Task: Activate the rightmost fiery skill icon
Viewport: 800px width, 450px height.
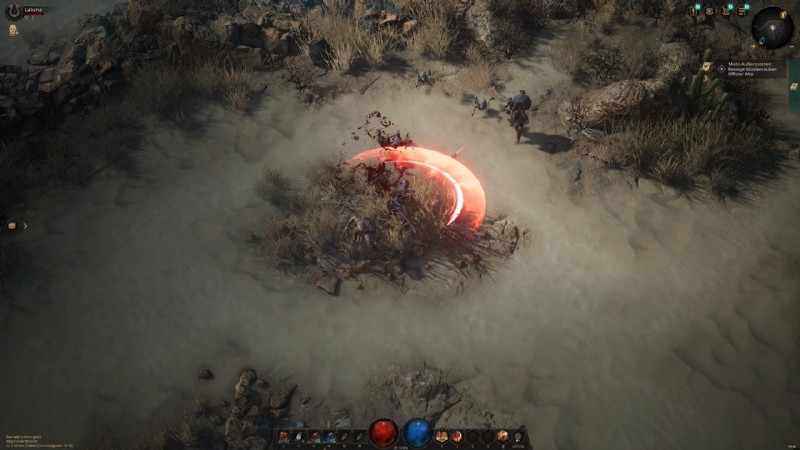Action: [x=503, y=436]
